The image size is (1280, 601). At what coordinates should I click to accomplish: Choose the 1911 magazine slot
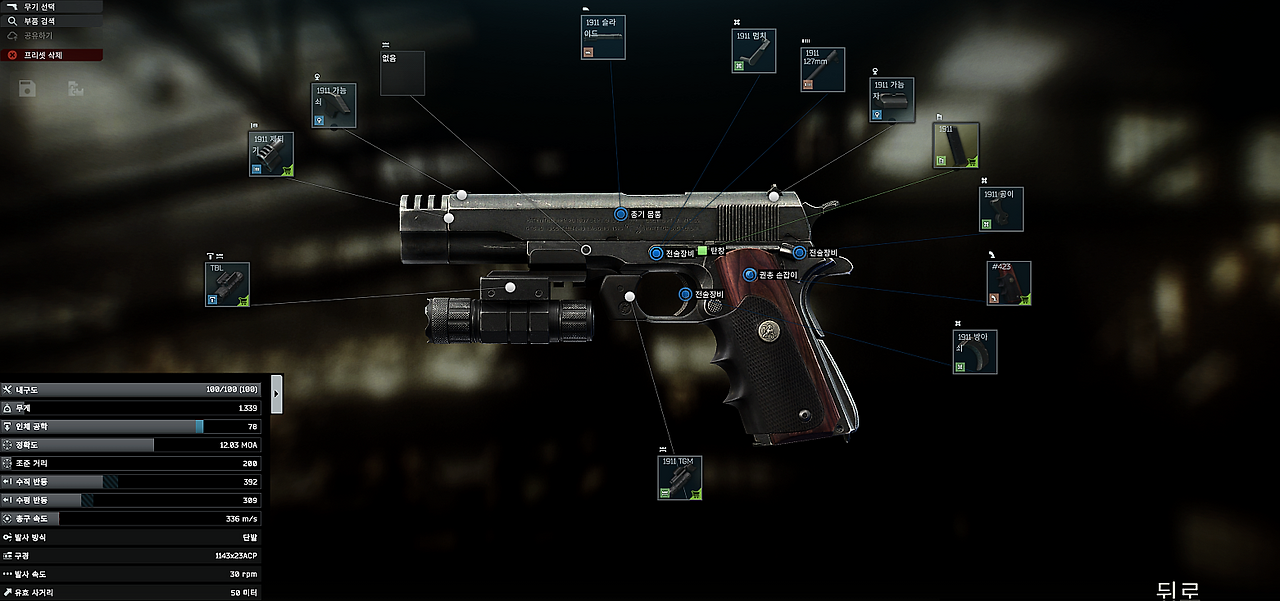pyautogui.click(x=956, y=146)
